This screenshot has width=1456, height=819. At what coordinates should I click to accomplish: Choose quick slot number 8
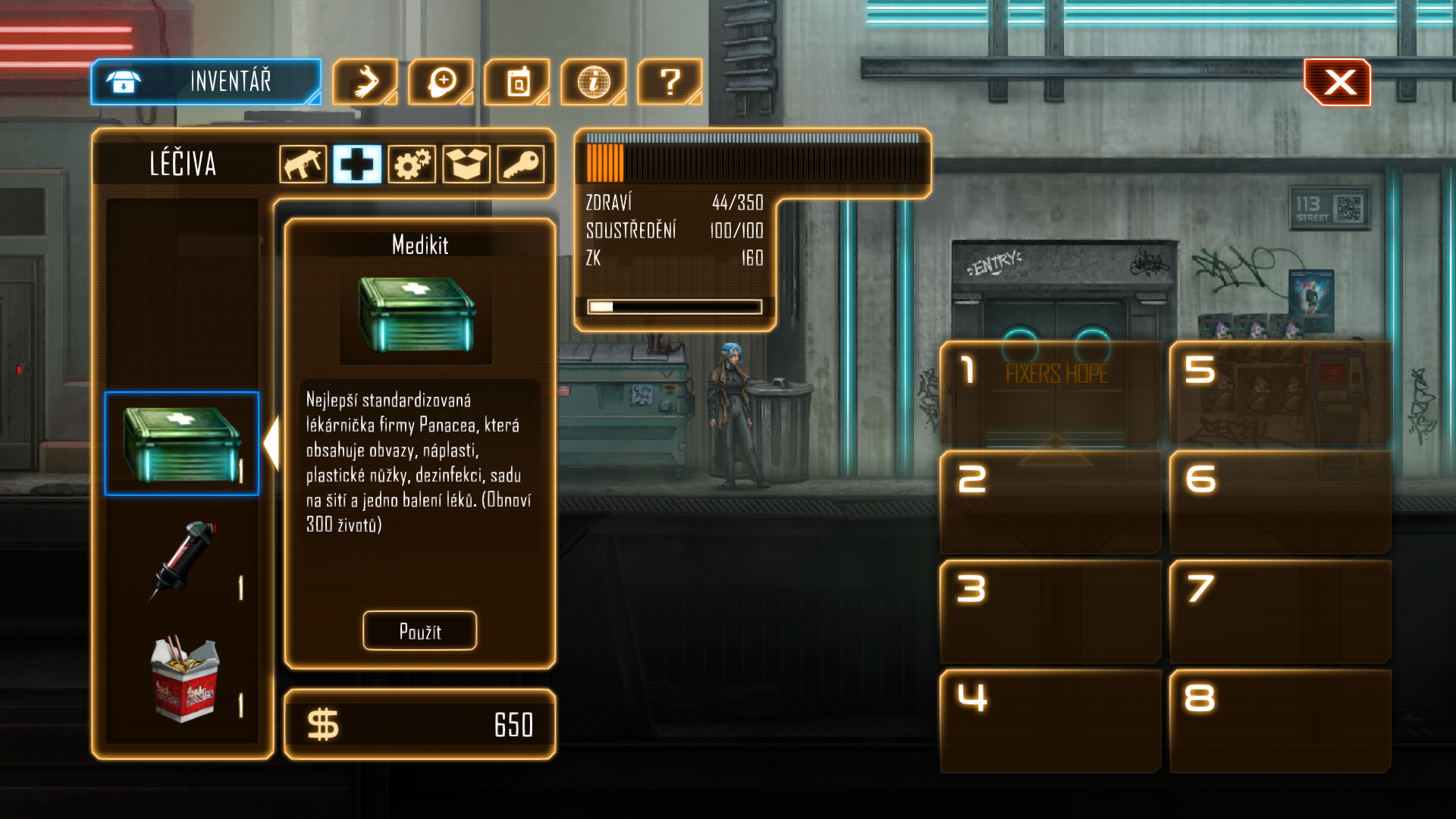click(1280, 720)
